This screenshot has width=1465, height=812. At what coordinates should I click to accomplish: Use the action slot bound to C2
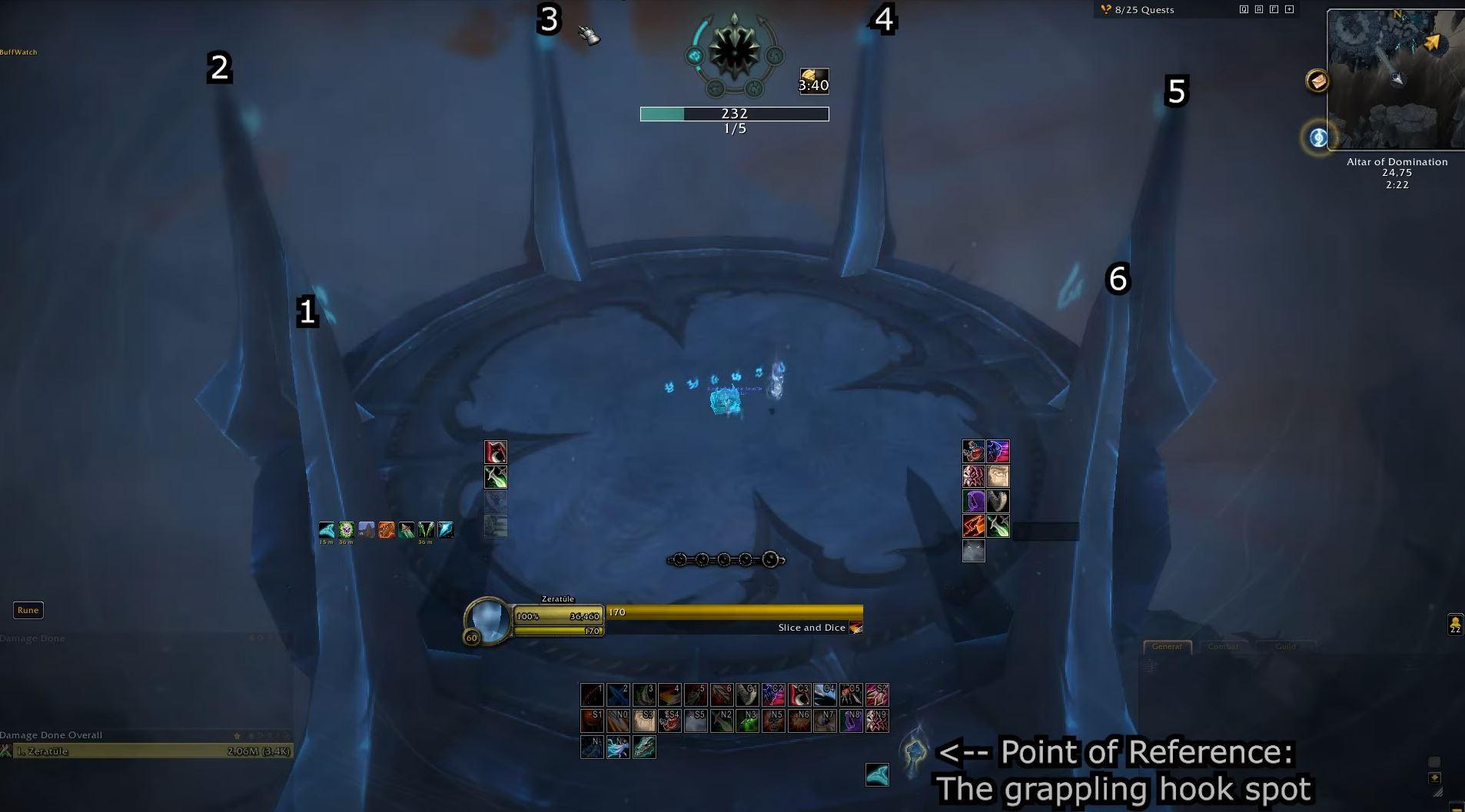pyautogui.click(x=772, y=695)
